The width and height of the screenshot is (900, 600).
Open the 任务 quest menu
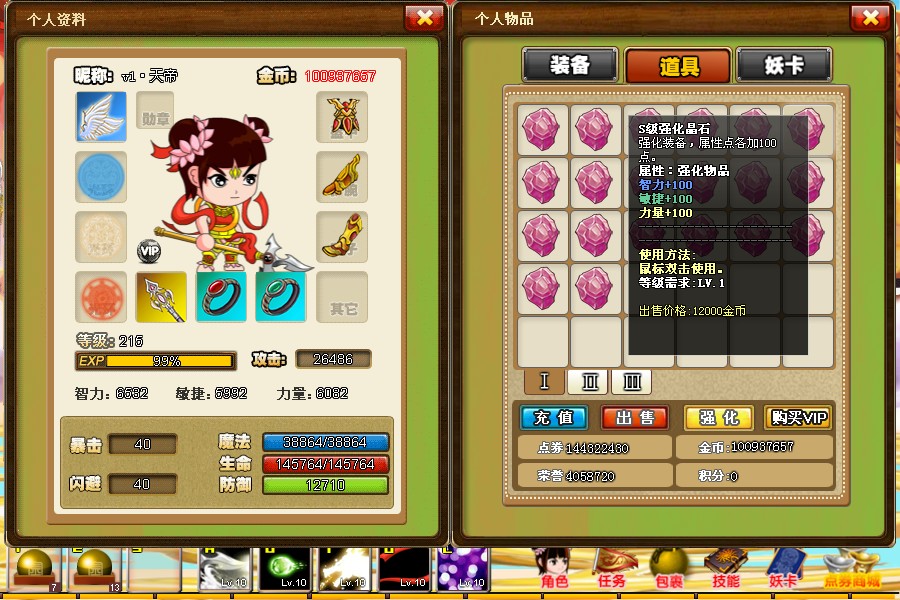coord(610,569)
